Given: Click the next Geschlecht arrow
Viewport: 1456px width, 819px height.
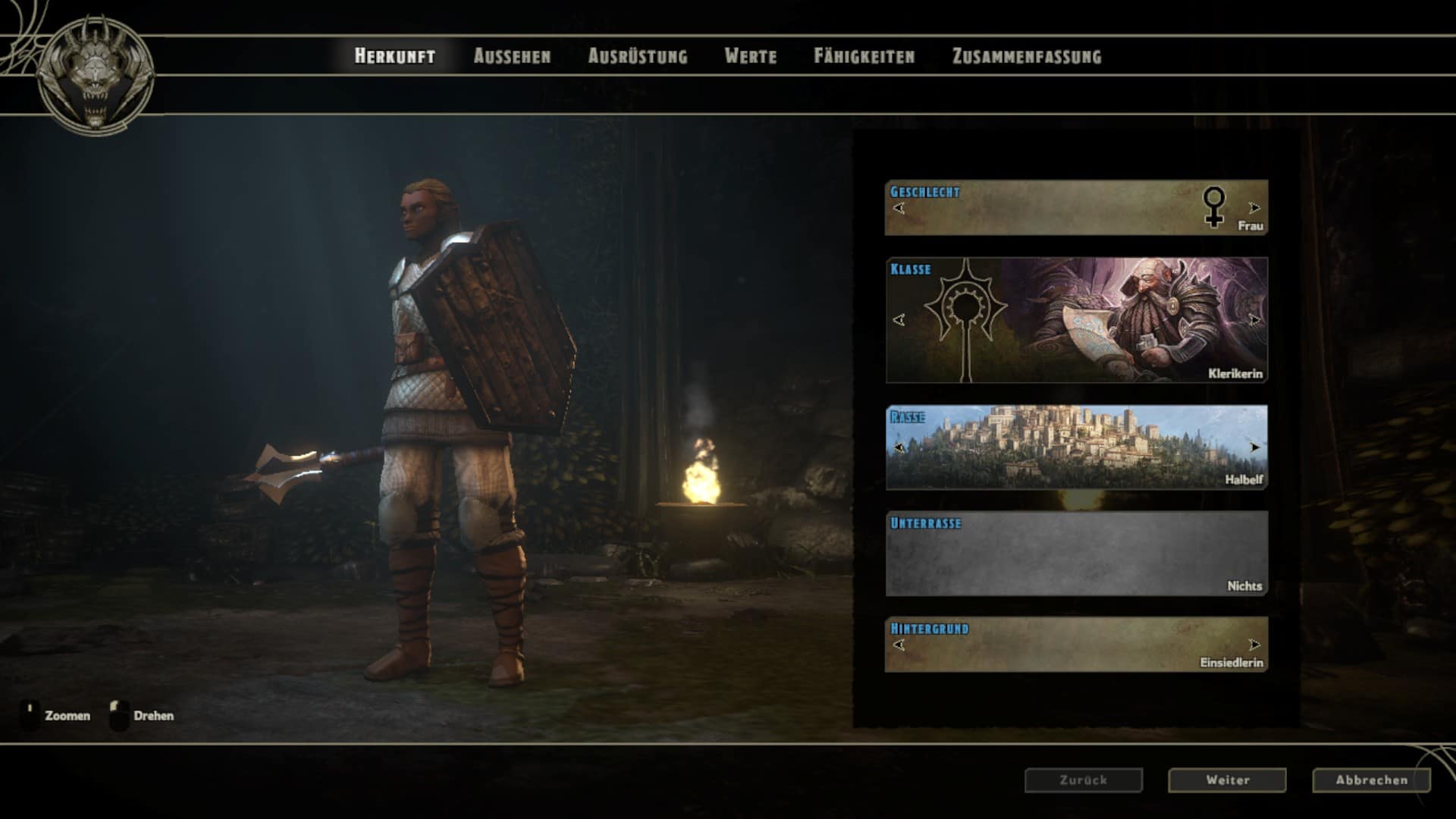Looking at the screenshot, I should 1254,208.
